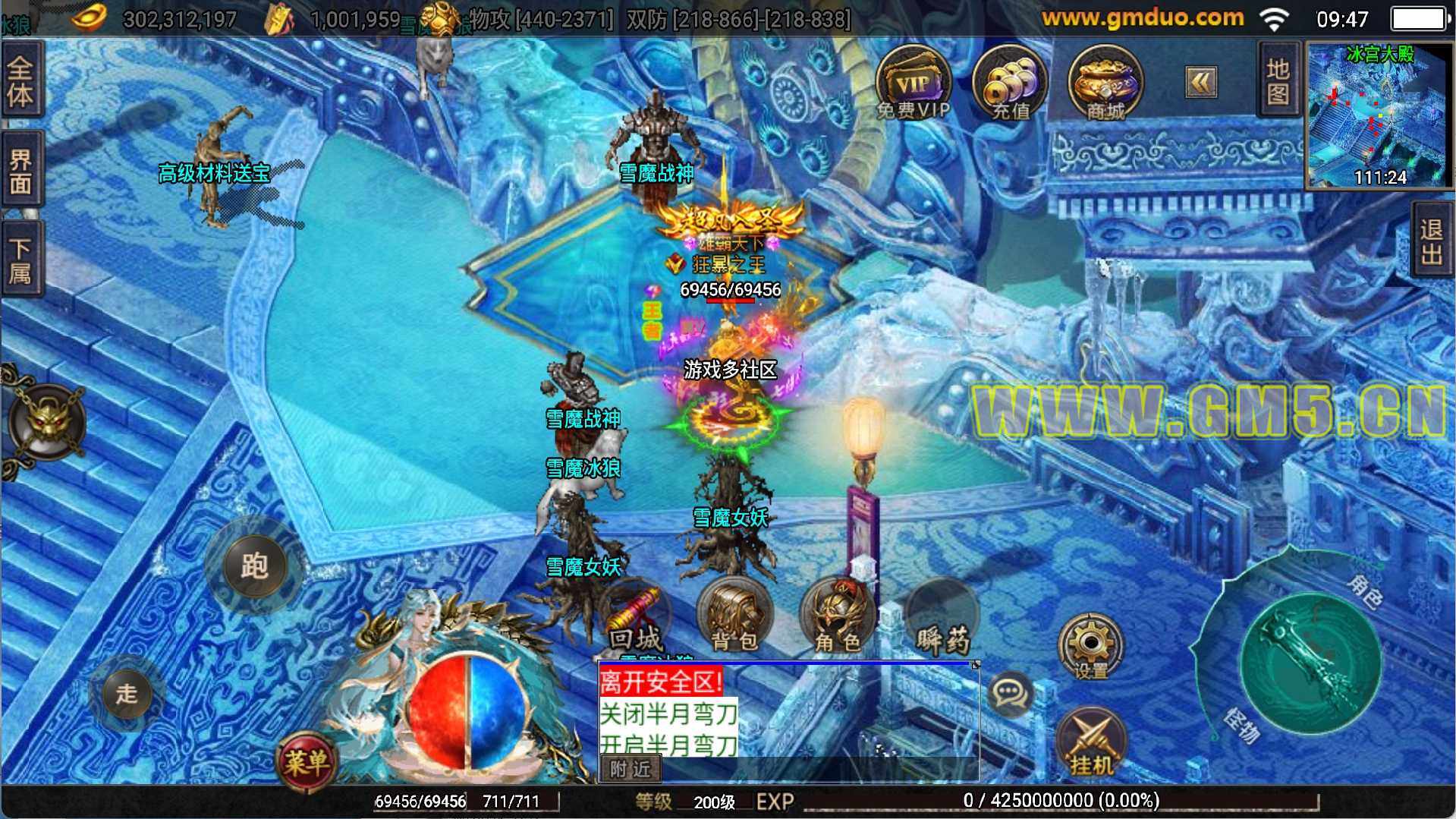1456x819 pixels.
Task: Select the 下属 side tab
Action: (x=20, y=260)
